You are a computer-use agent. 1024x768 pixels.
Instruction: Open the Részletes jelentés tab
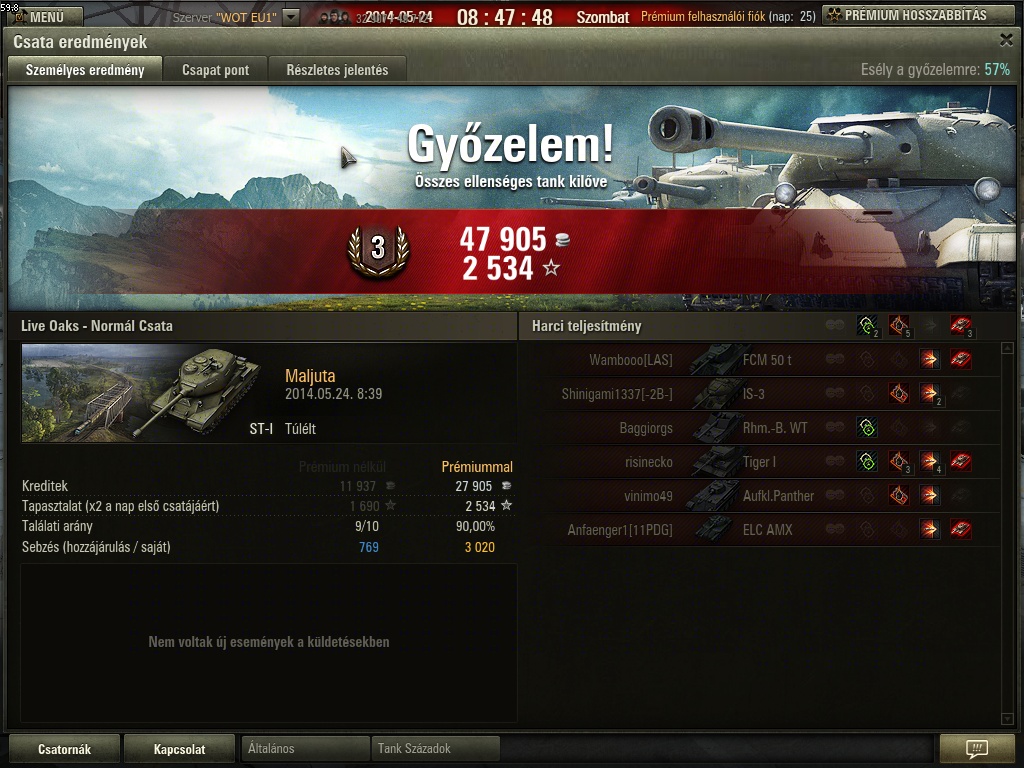point(338,70)
